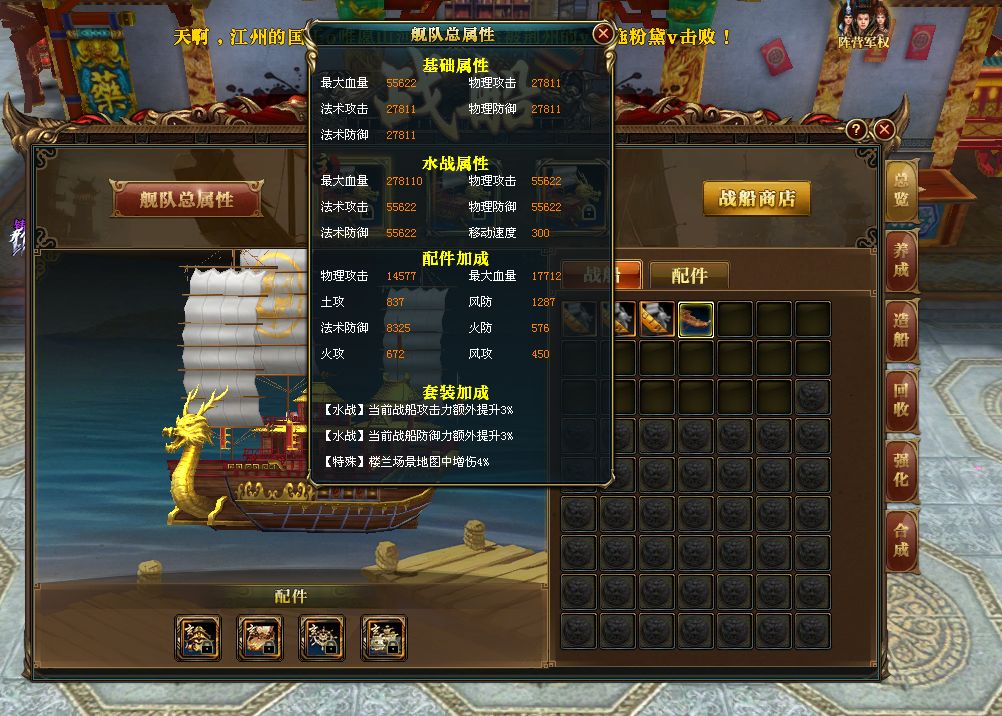The height and width of the screenshot is (716, 1002).
Task: Switch to the 配件 inventory tab
Action: (x=689, y=275)
